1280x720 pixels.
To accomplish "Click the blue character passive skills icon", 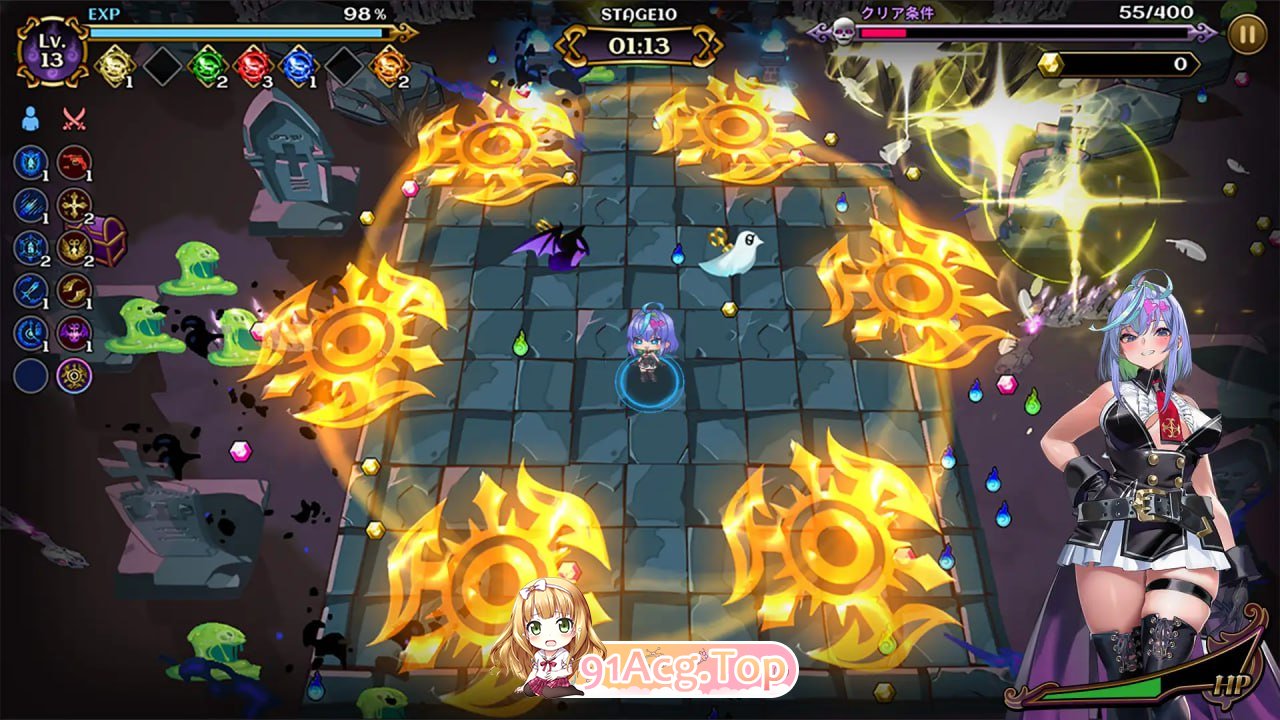I will point(30,120).
